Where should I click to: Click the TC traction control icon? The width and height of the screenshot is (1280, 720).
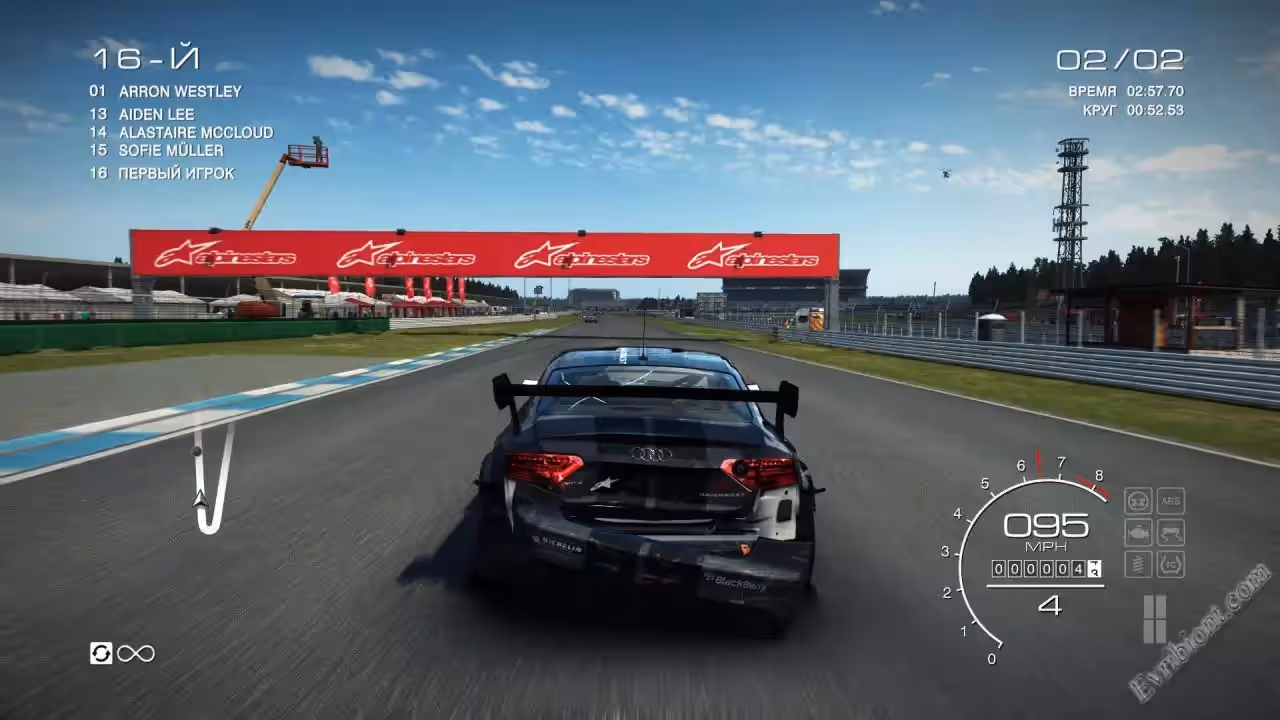click(x=1171, y=564)
